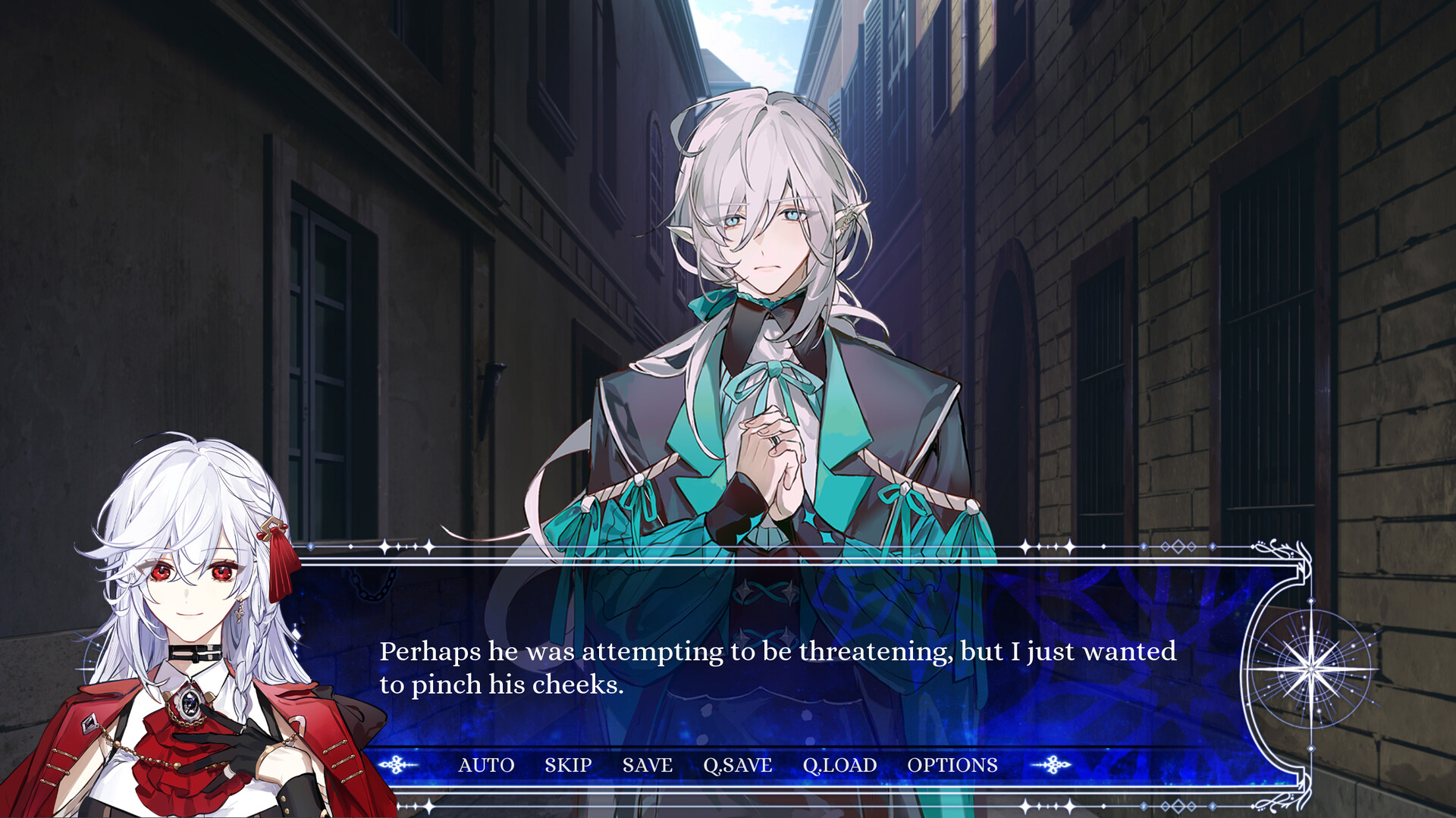Click the dialogue text to advance the story
Image resolution: width=1456 pixels, height=818 pixels.
pos(778,668)
